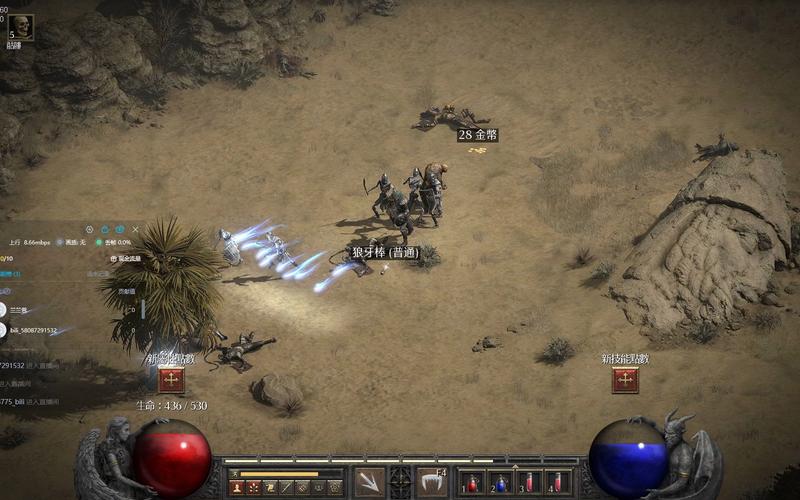Select viewer bili_58087291532 in the overlay list

[33, 330]
